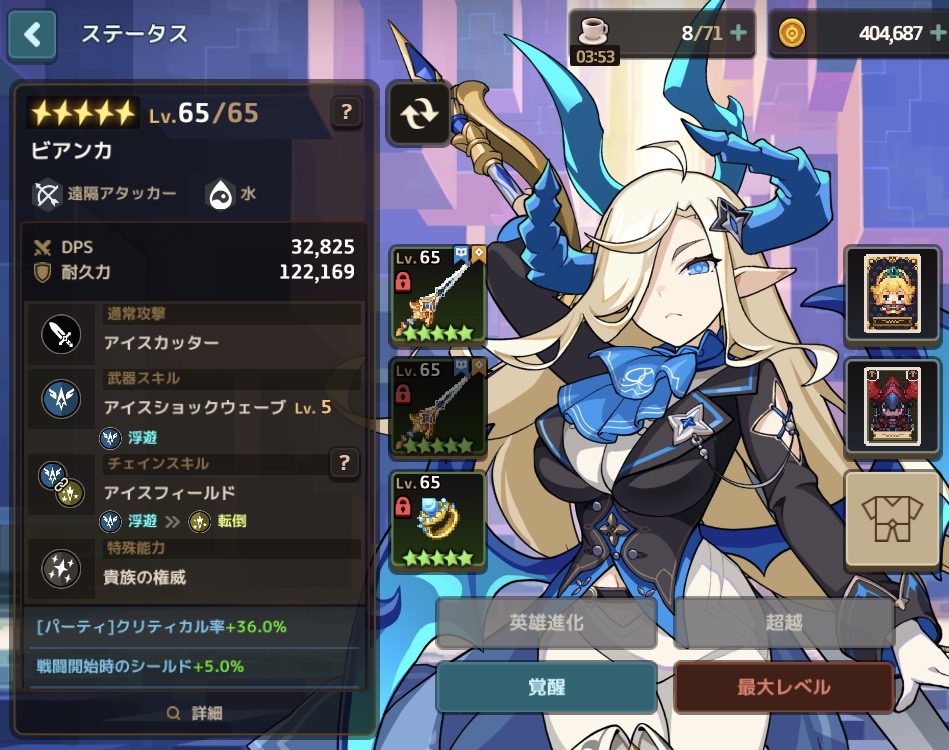Click the 最大レベル button
The image size is (949, 750).
point(783,687)
